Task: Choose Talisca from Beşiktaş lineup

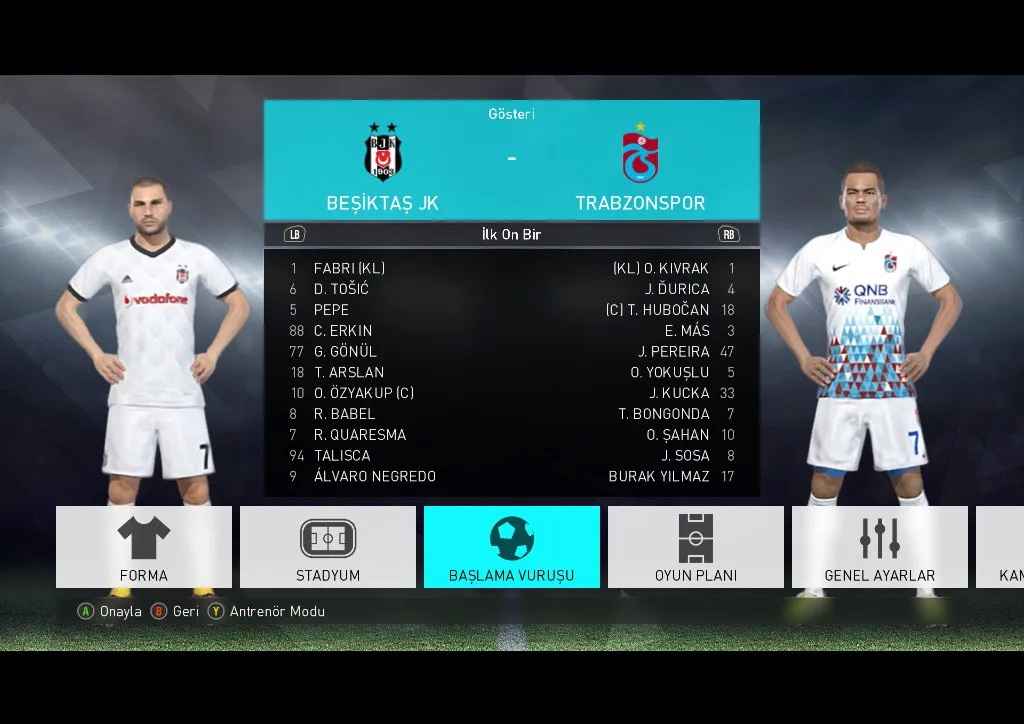Action: [342, 456]
